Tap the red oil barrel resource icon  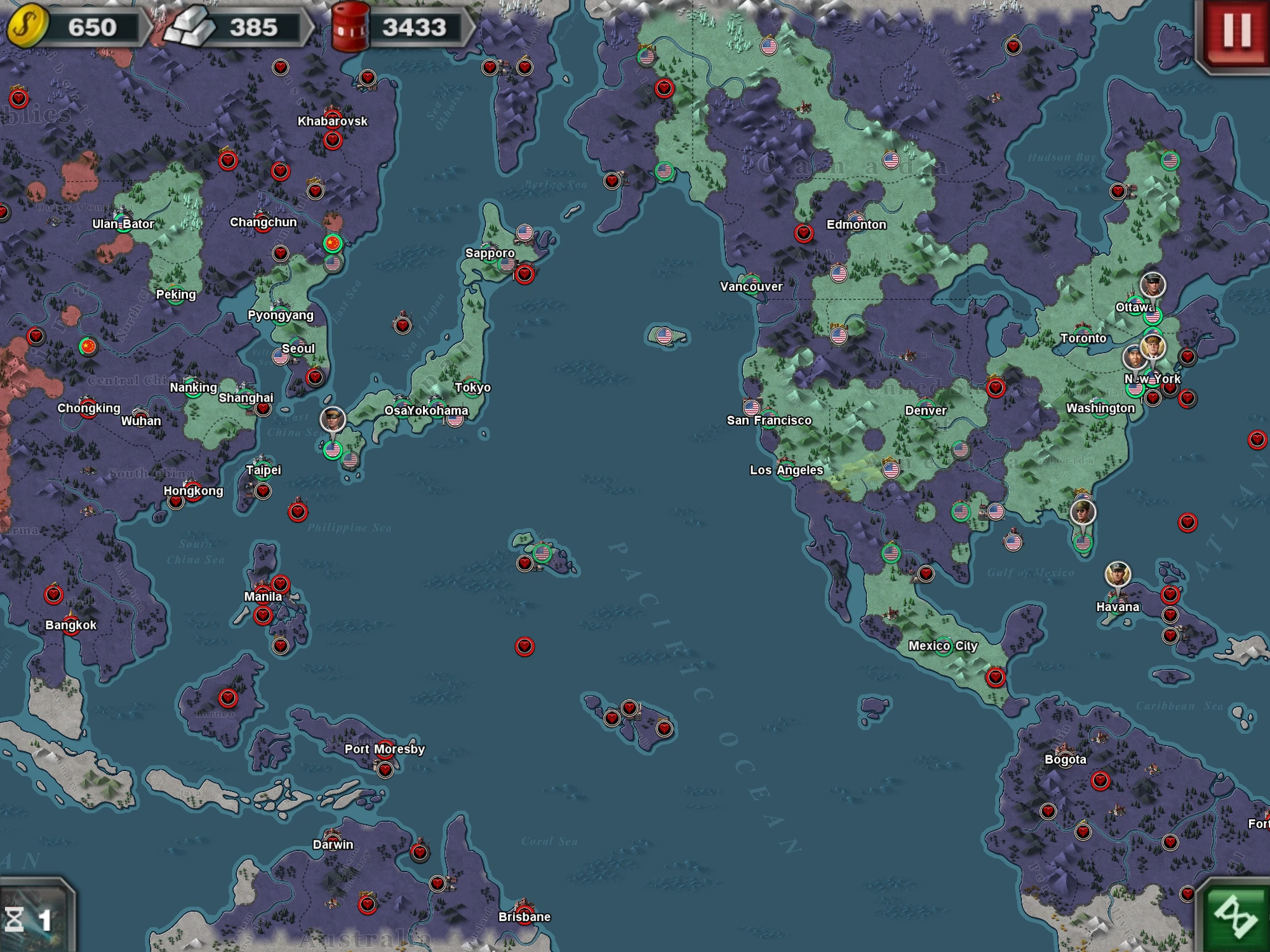pos(349,25)
